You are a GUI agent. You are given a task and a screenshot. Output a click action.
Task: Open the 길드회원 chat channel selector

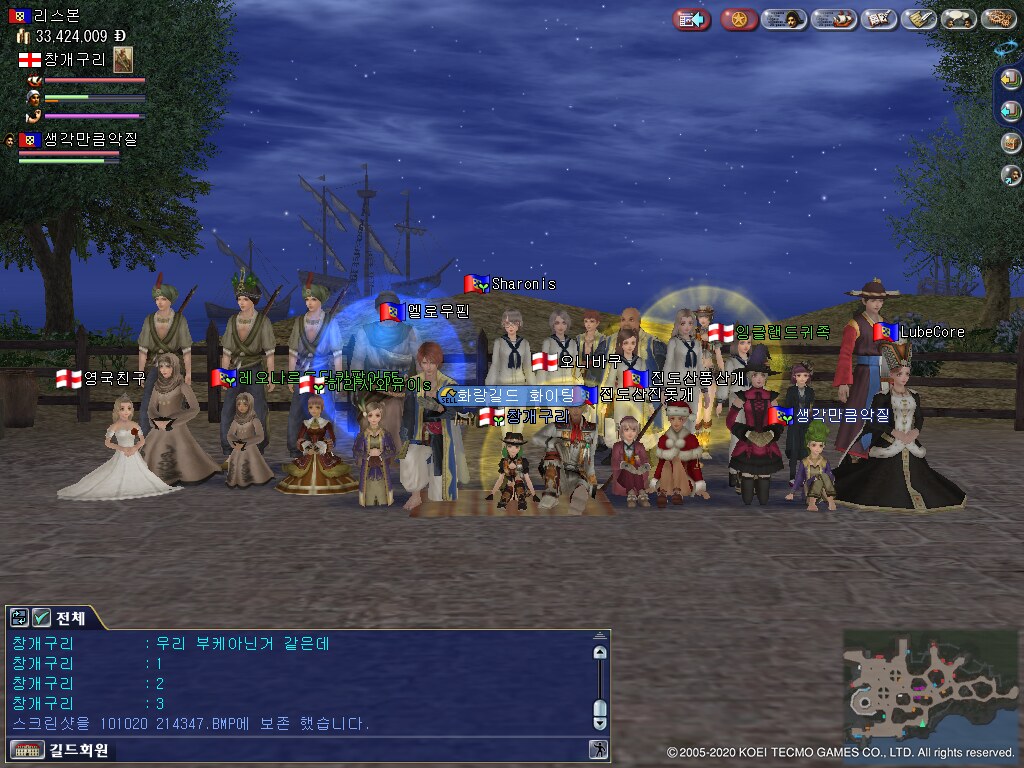(x=60, y=749)
